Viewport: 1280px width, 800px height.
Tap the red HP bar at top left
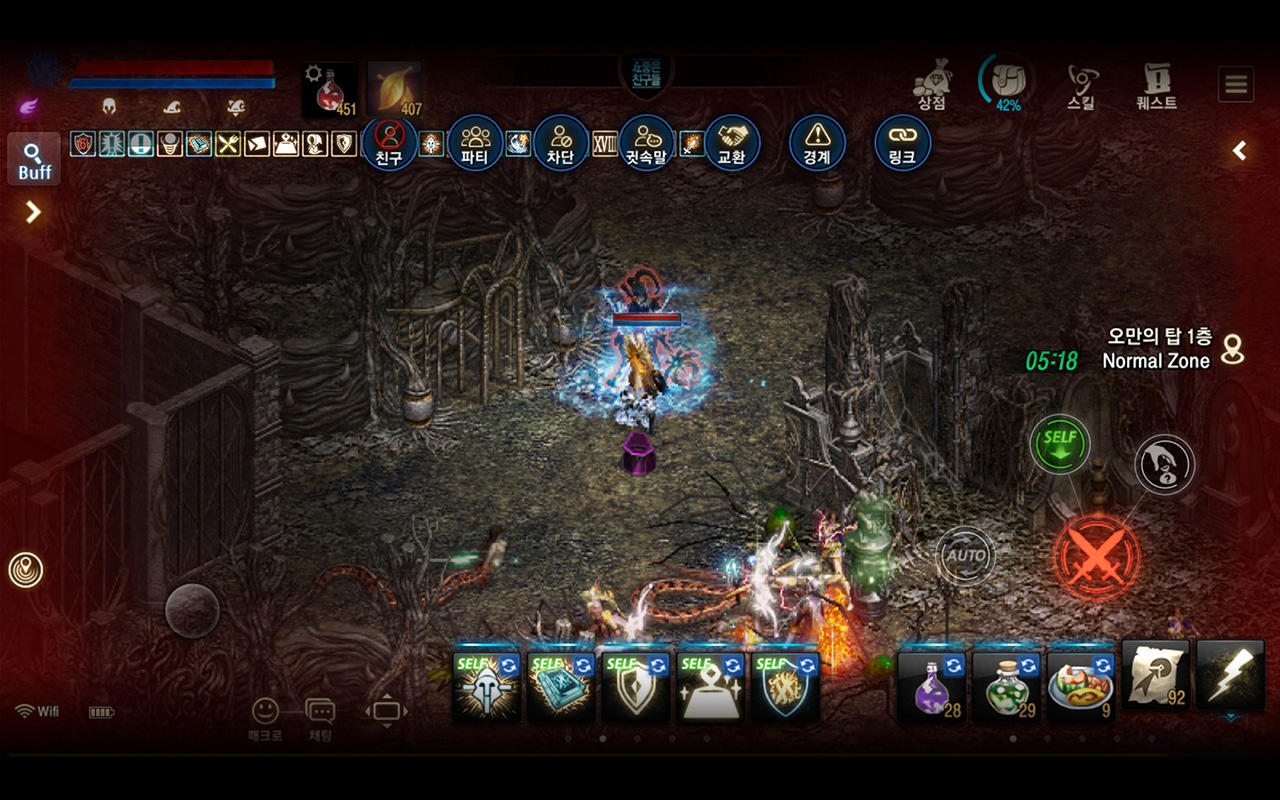click(170, 67)
